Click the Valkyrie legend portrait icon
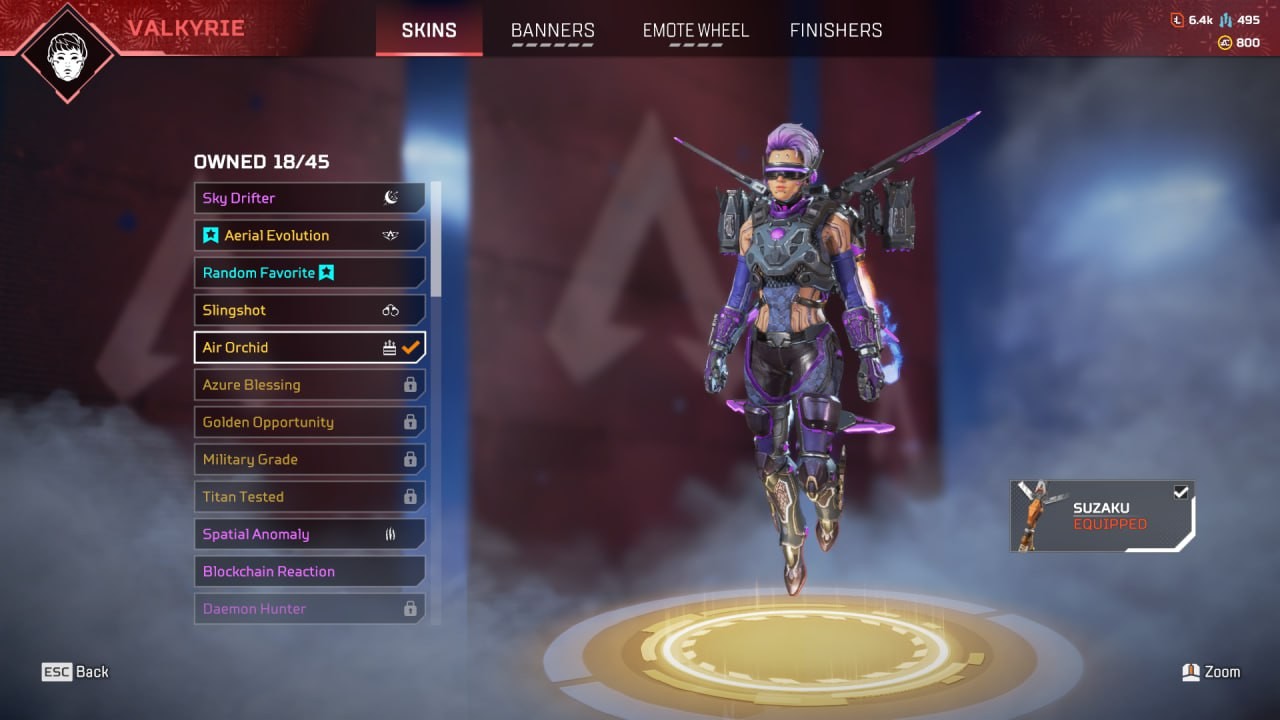 [x=67, y=50]
